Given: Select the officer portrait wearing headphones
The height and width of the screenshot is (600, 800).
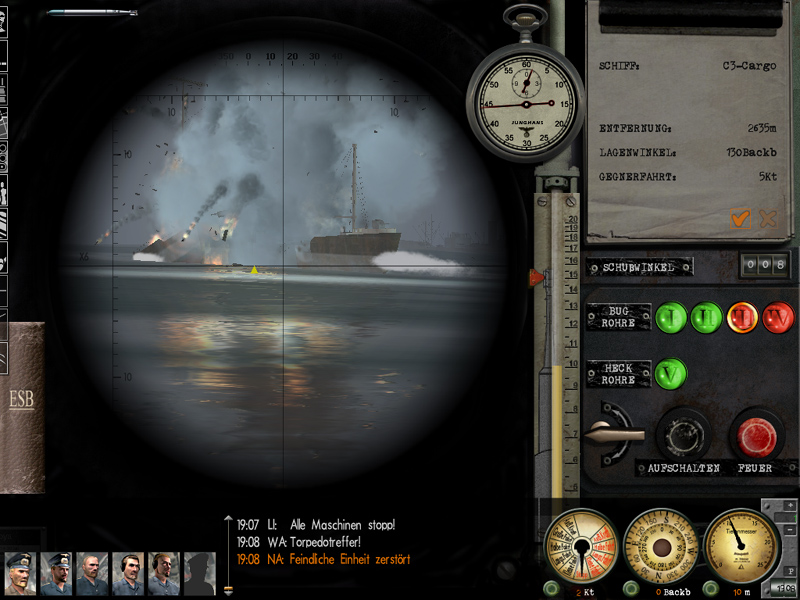Looking at the screenshot, I should pos(128,574).
